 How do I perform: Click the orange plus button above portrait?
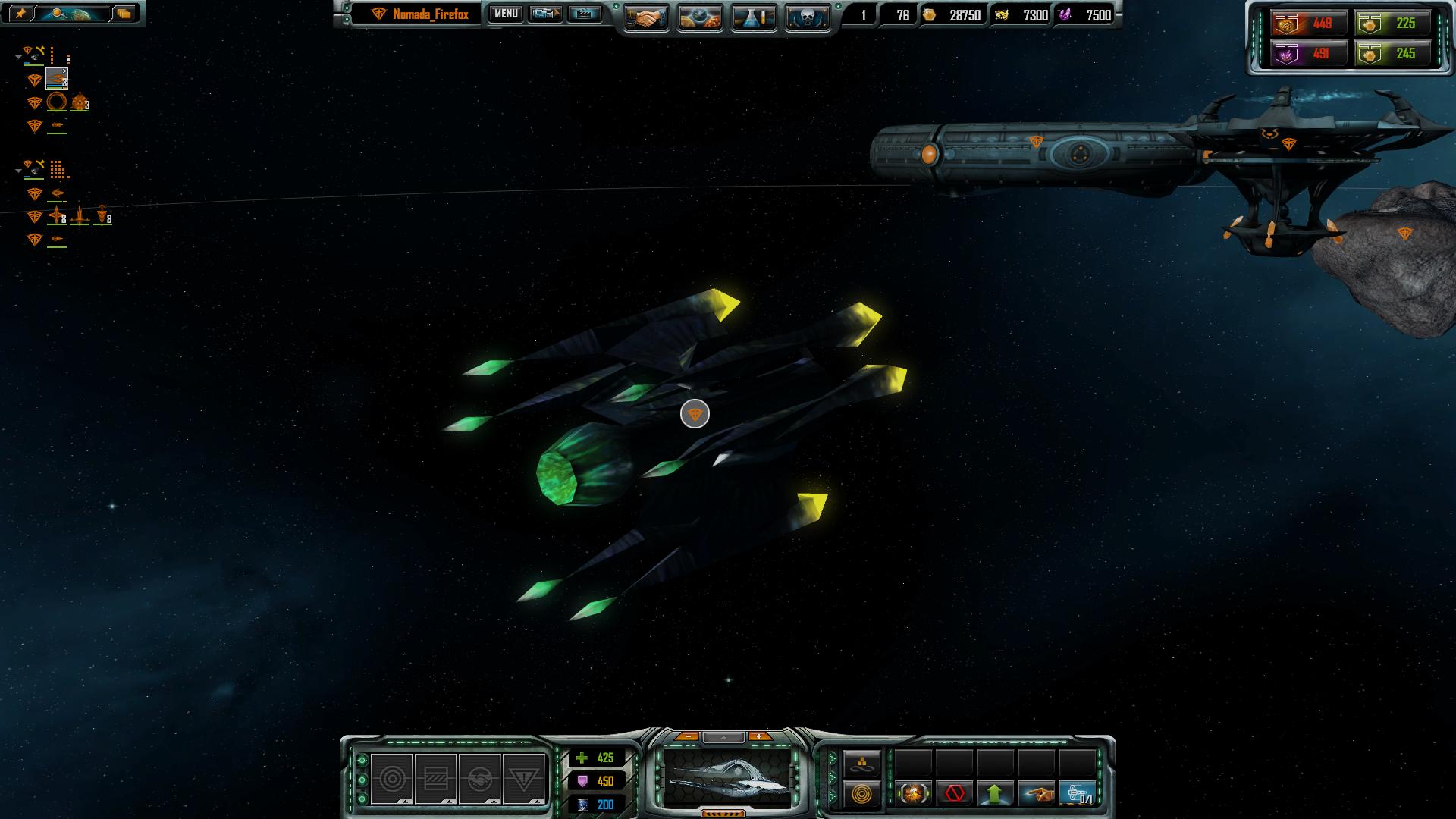pyautogui.click(x=758, y=736)
